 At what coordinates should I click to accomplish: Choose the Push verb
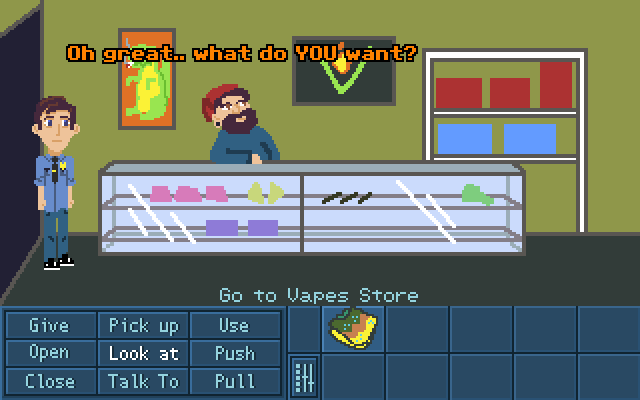(x=234, y=353)
